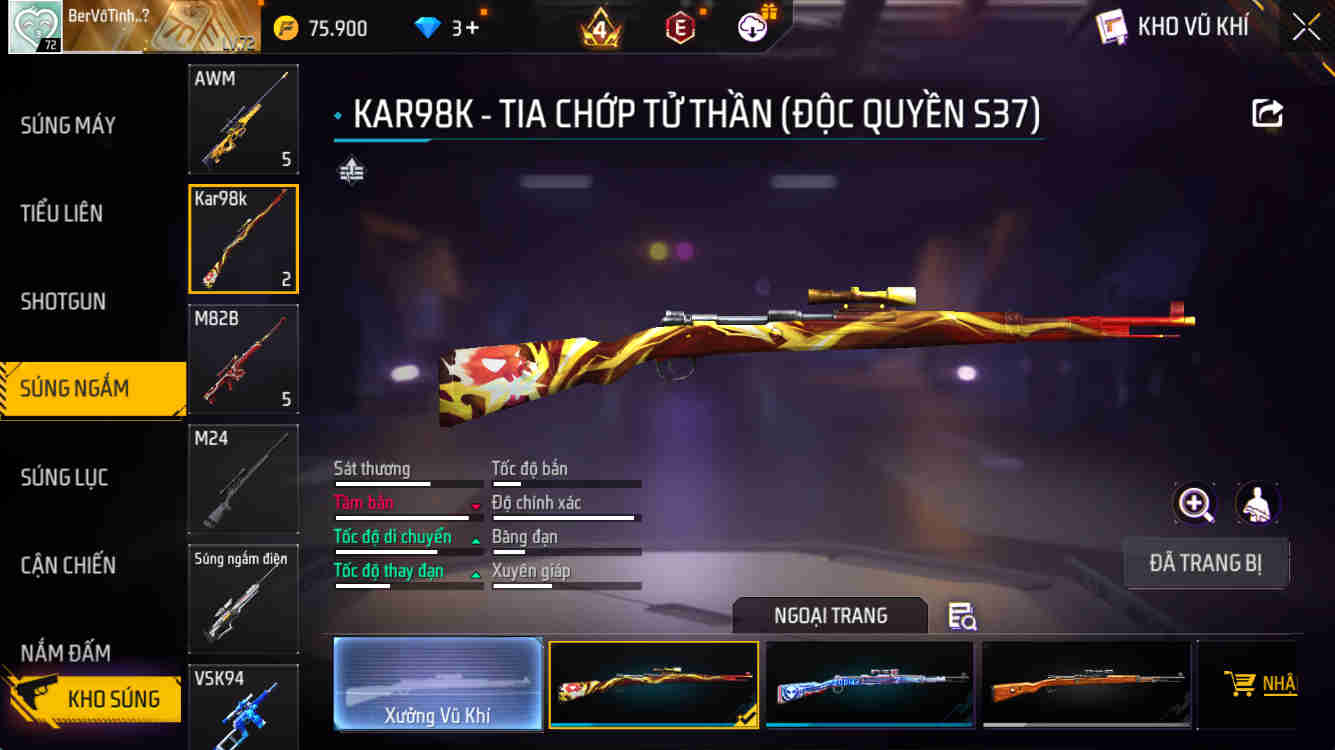Click the Tốc độ thay đạn stat arrow
This screenshot has width=1335, height=750.
[476, 574]
